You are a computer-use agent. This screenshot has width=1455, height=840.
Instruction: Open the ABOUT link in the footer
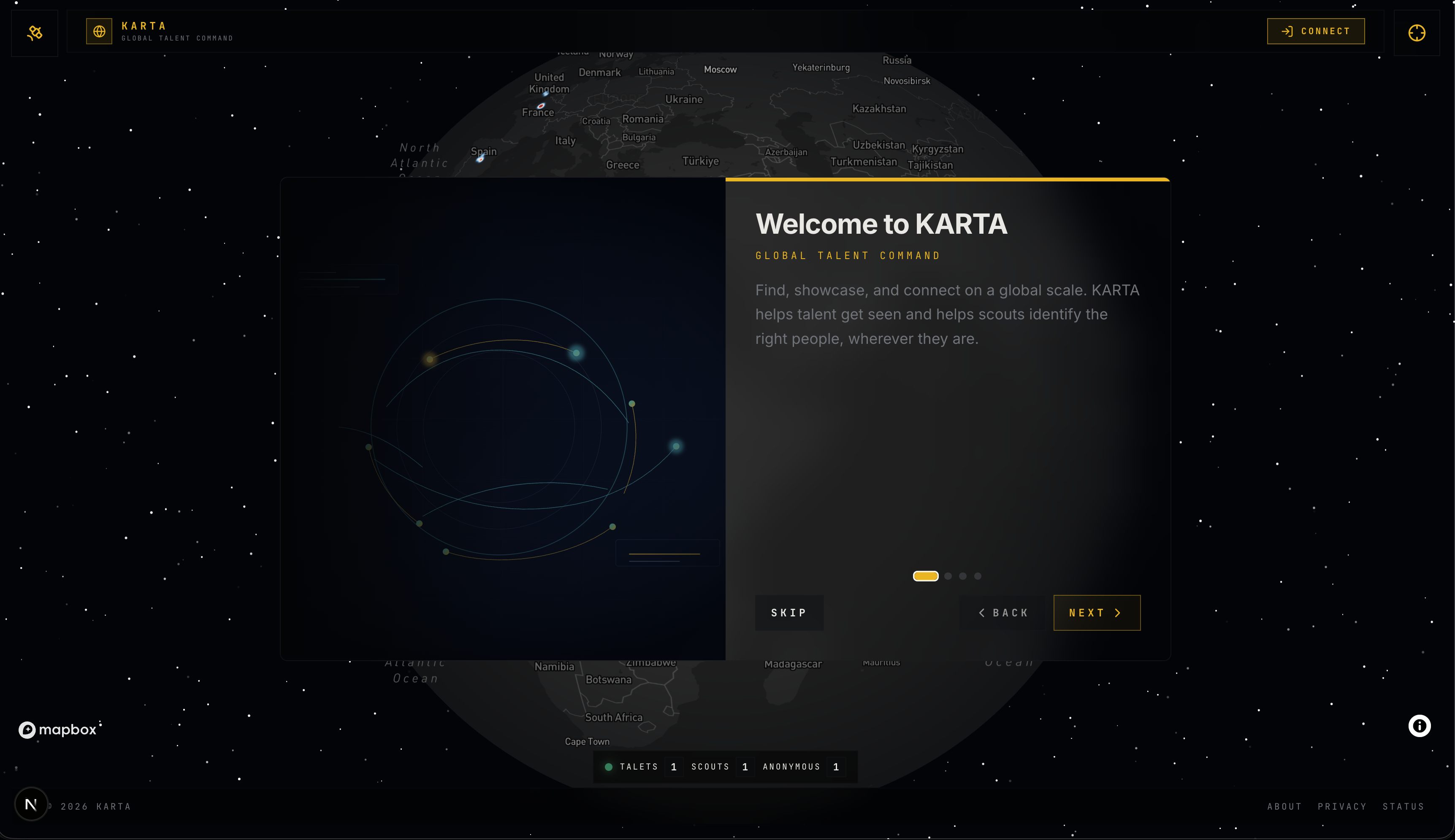(x=1284, y=806)
